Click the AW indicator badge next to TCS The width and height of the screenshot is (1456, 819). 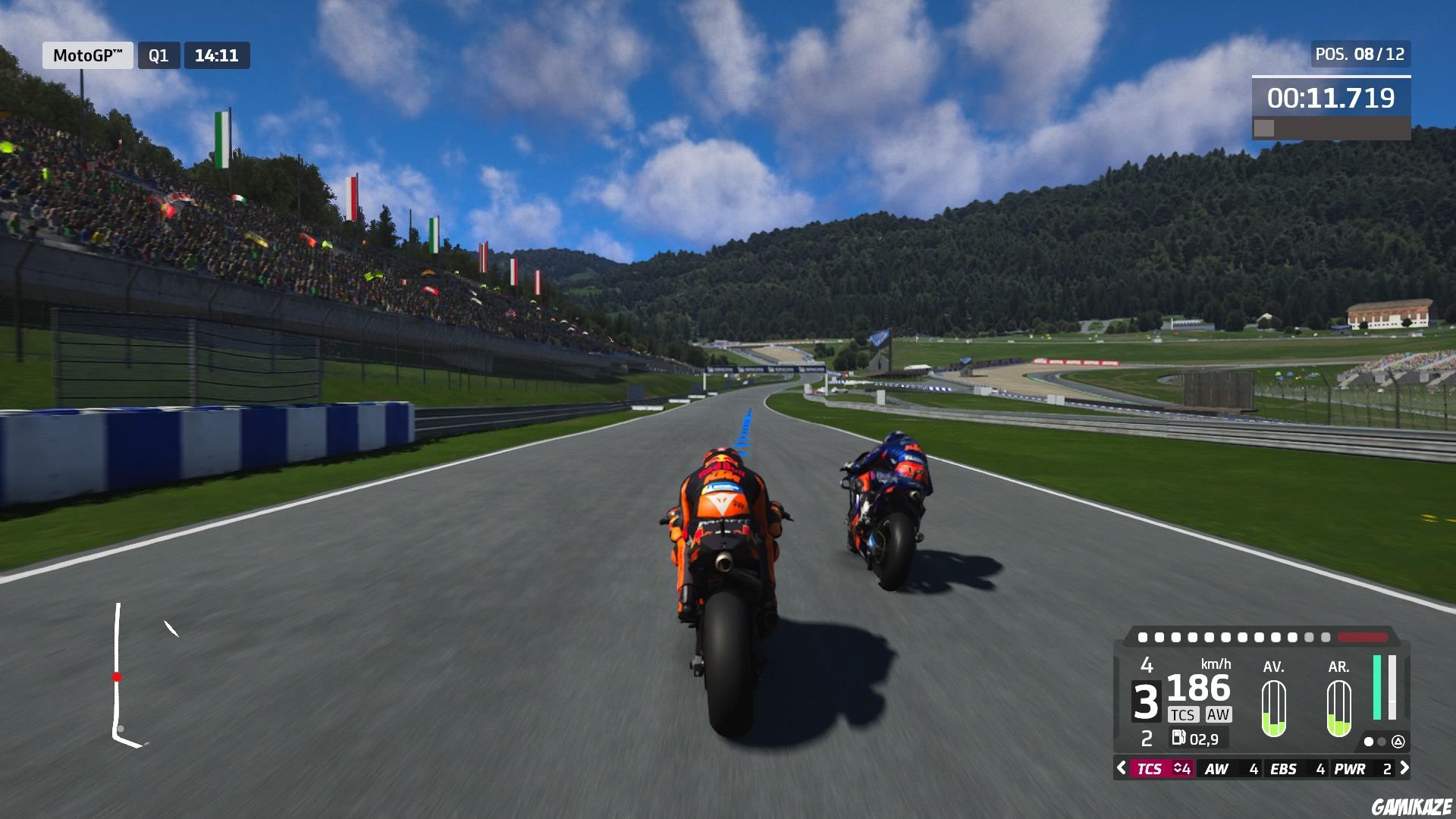tap(1219, 714)
